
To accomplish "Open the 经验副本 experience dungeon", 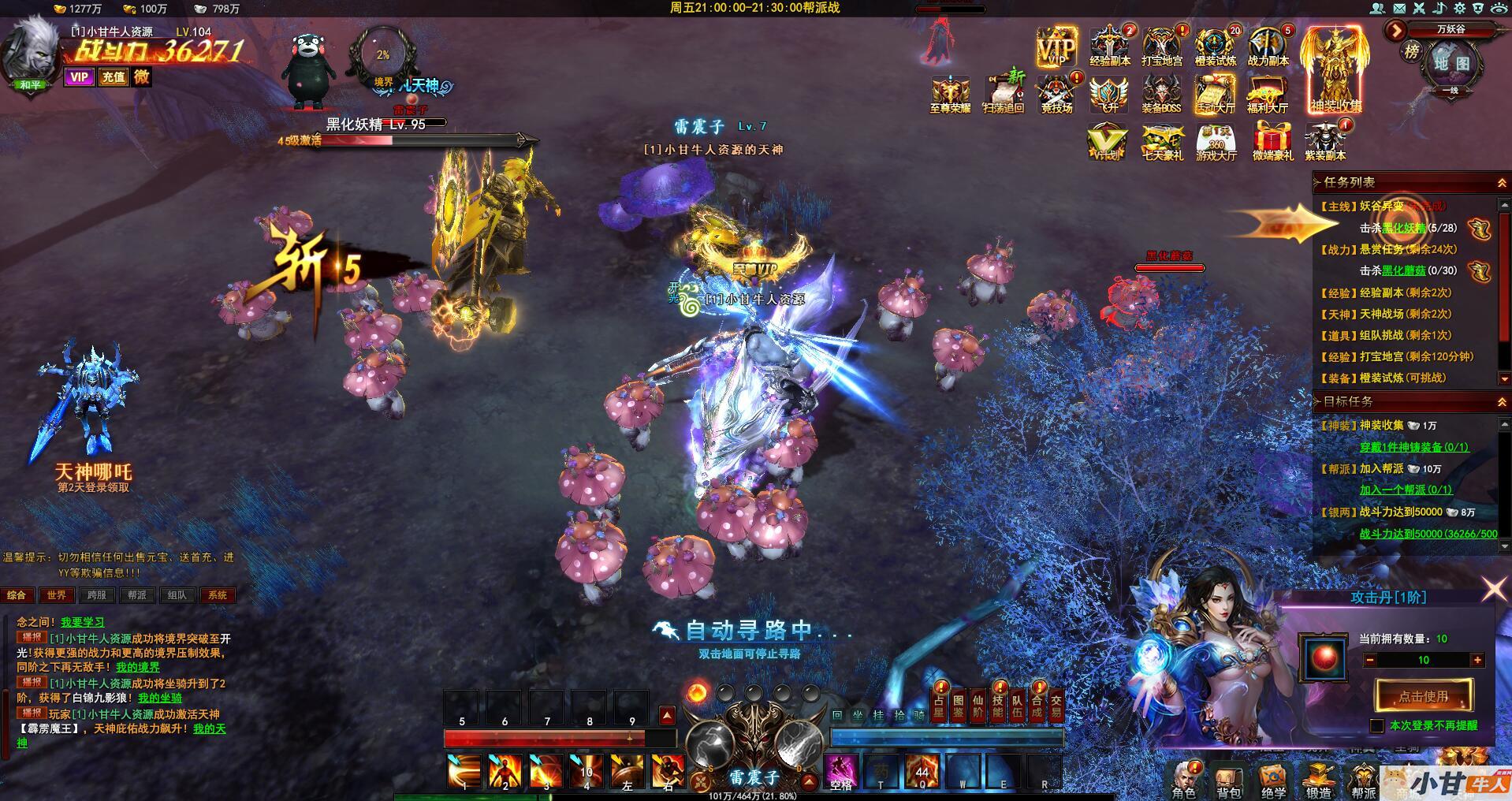I will pyautogui.click(x=1110, y=47).
